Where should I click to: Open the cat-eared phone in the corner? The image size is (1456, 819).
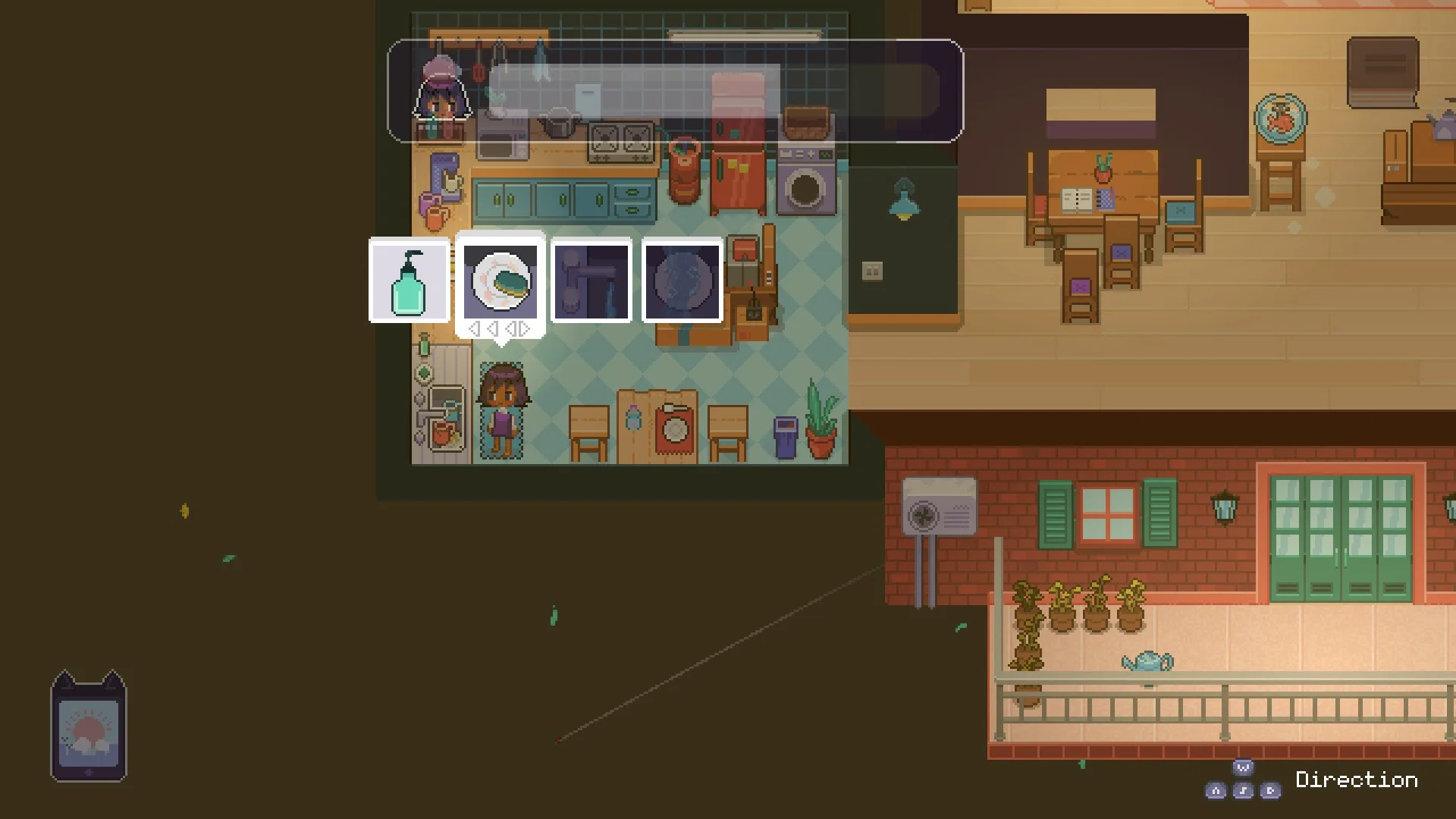tap(89, 727)
